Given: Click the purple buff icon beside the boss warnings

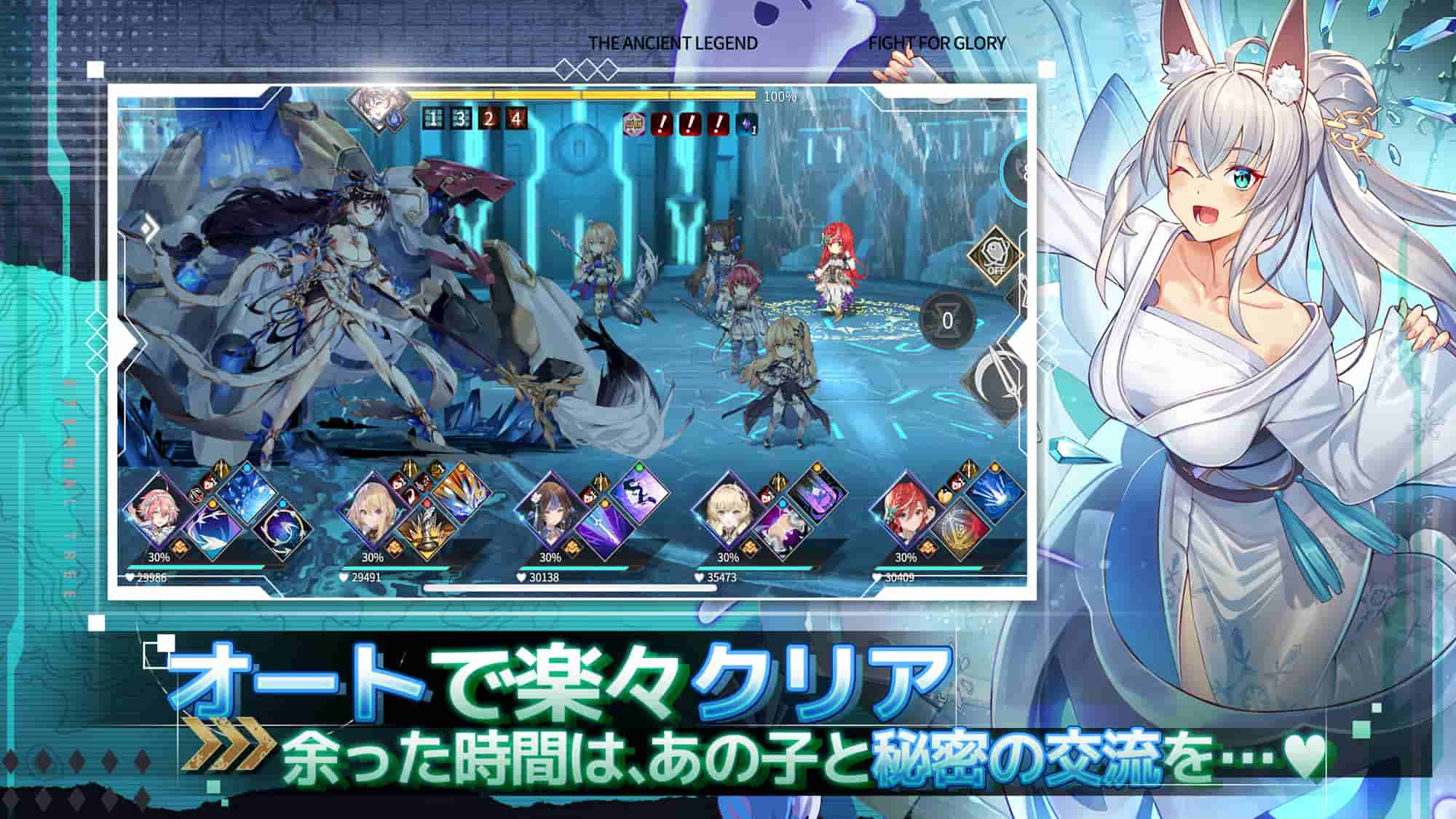Looking at the screenshot, I should point(747,122).
